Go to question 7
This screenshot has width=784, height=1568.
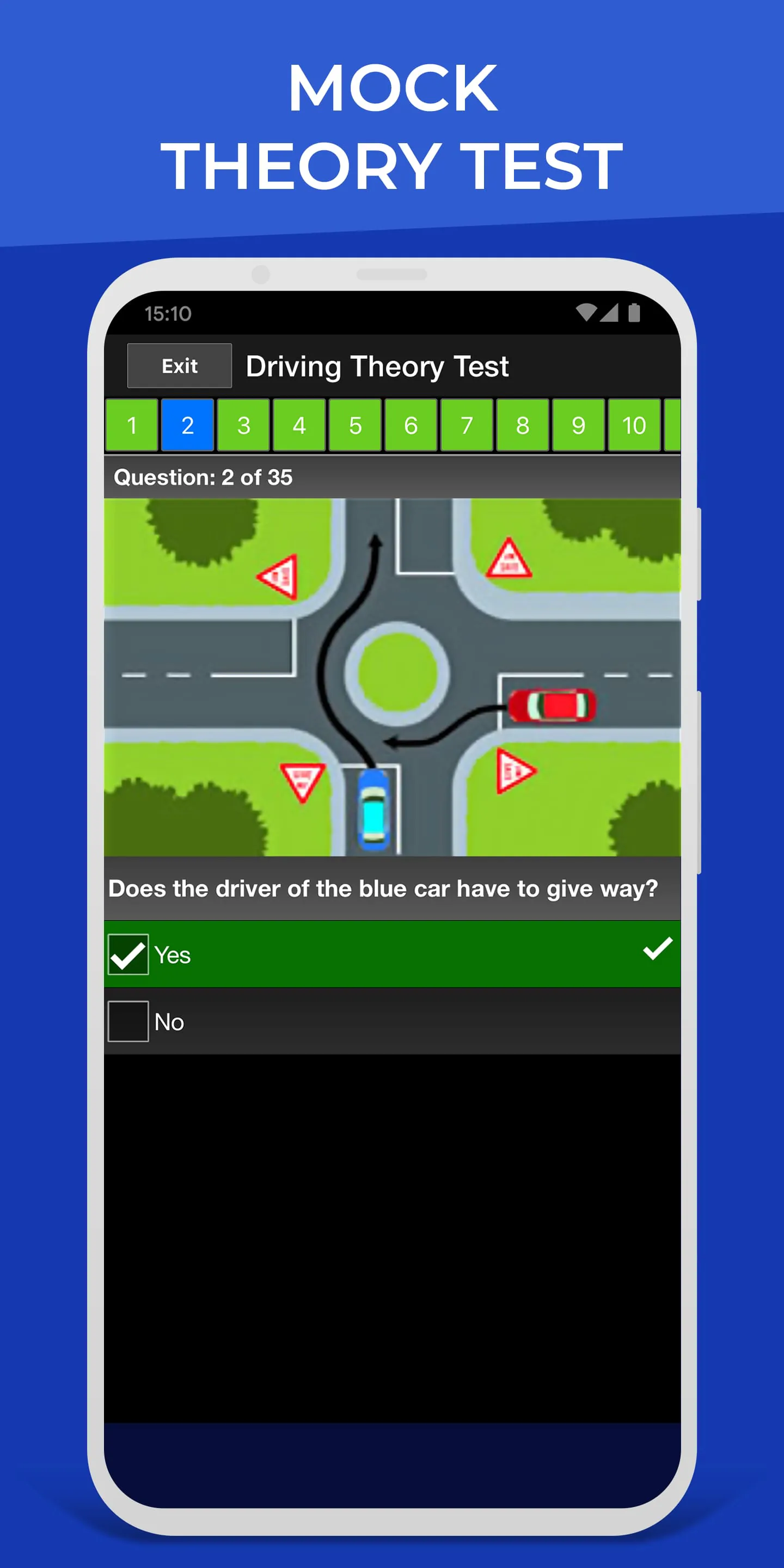pyautogui.click(x=465, y=425)
